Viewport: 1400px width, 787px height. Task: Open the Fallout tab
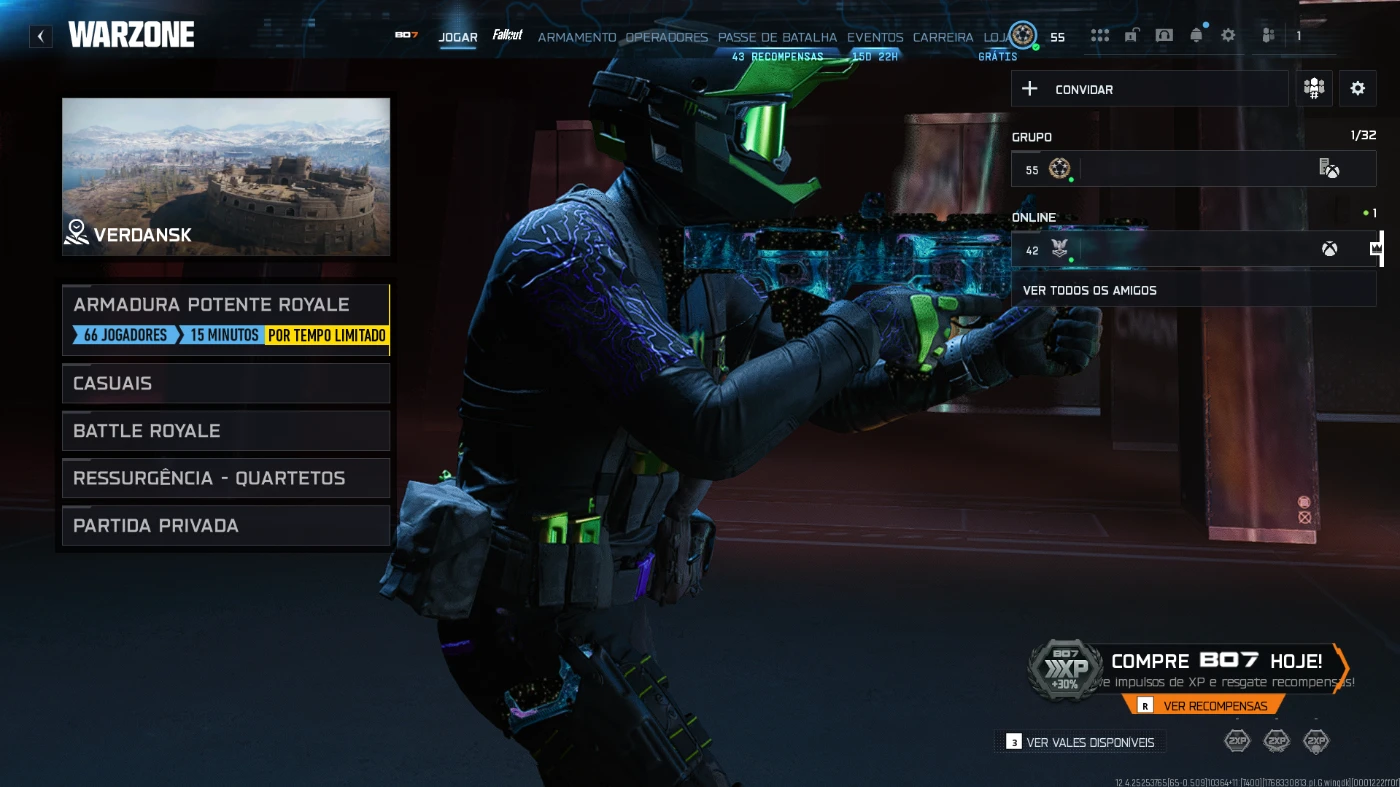click(x=508, y=36)
